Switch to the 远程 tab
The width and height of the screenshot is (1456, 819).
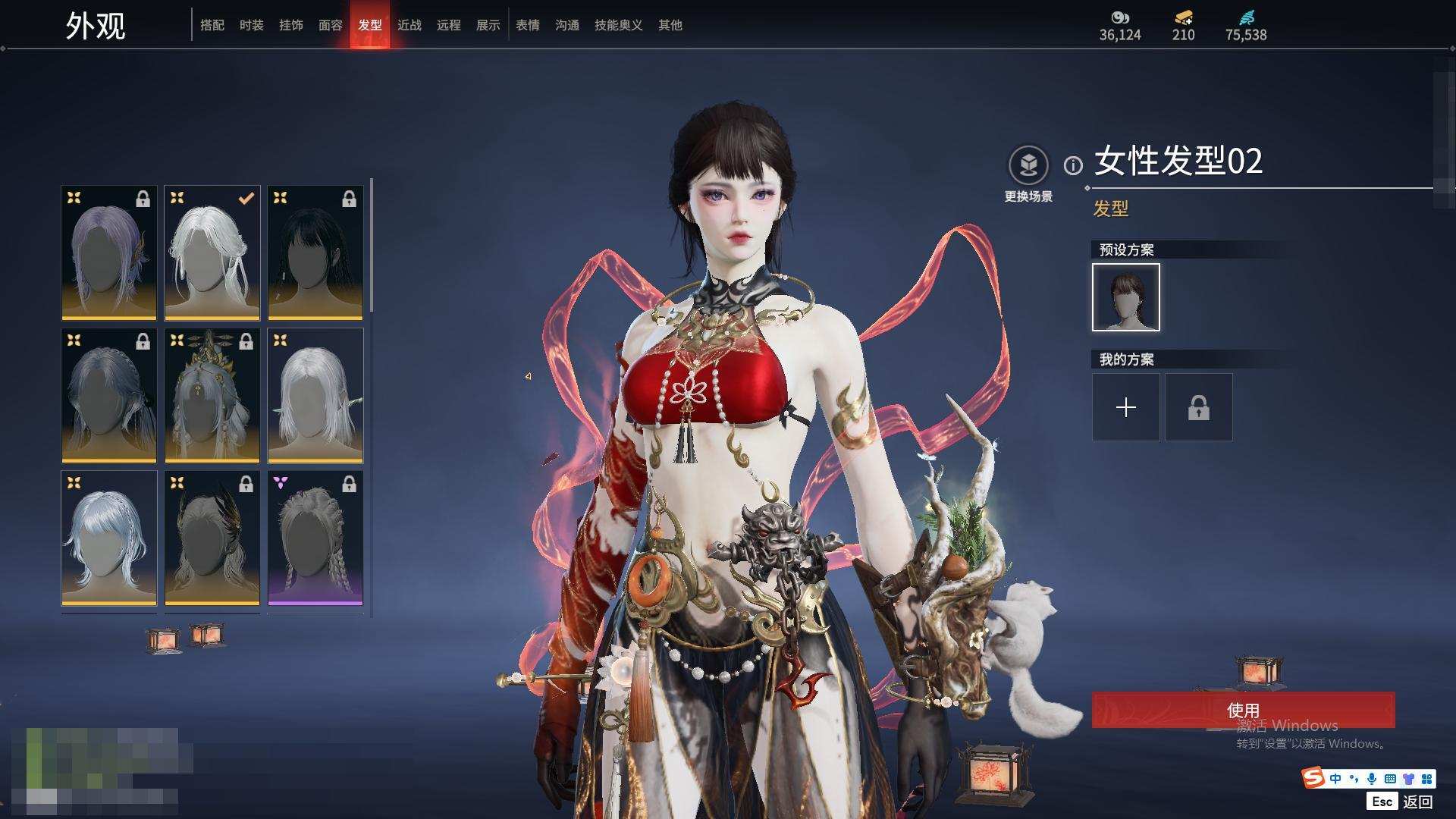click(x=448, y=25)
